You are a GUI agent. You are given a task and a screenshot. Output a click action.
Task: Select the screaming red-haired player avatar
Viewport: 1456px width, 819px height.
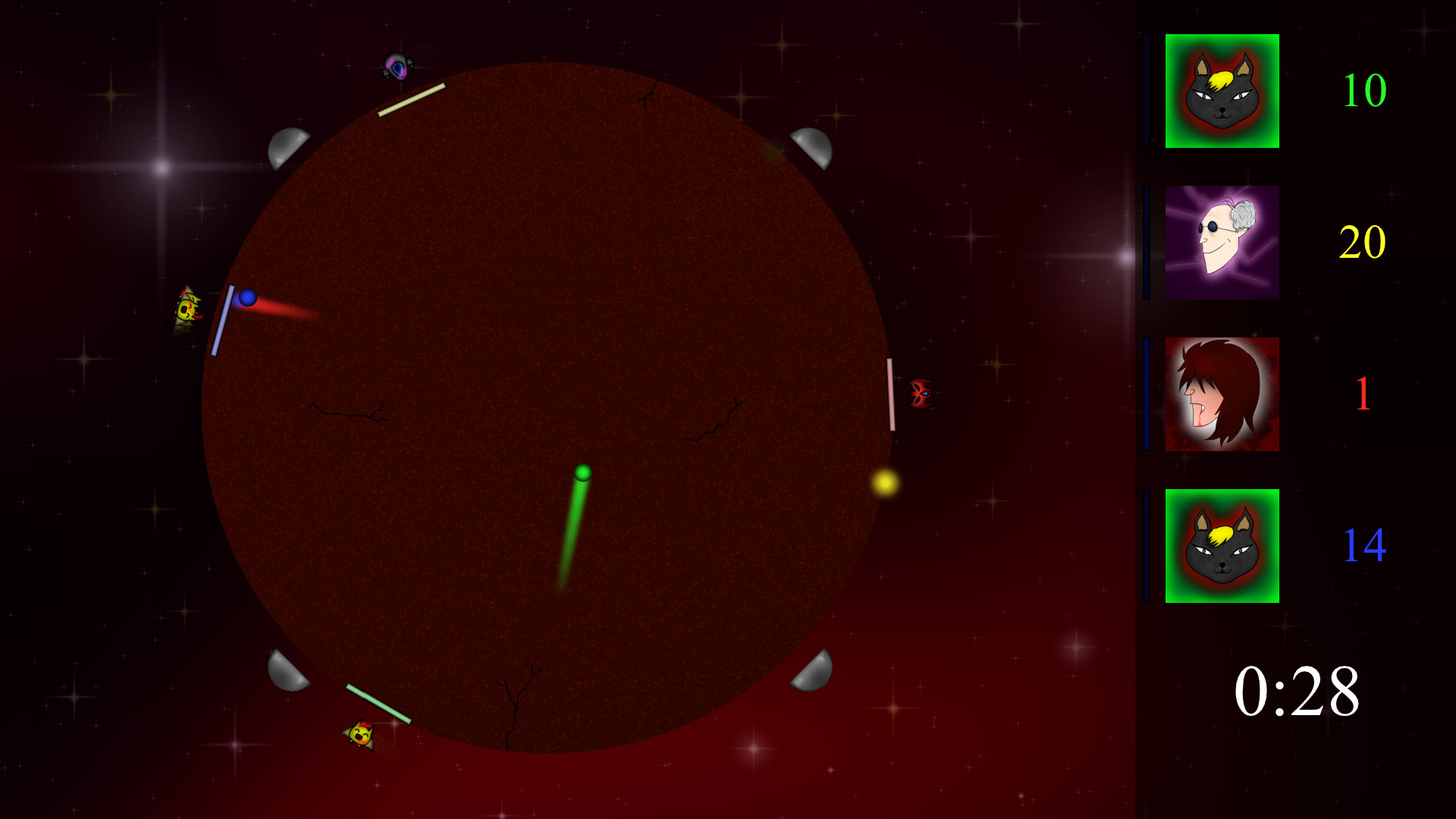1221,392
